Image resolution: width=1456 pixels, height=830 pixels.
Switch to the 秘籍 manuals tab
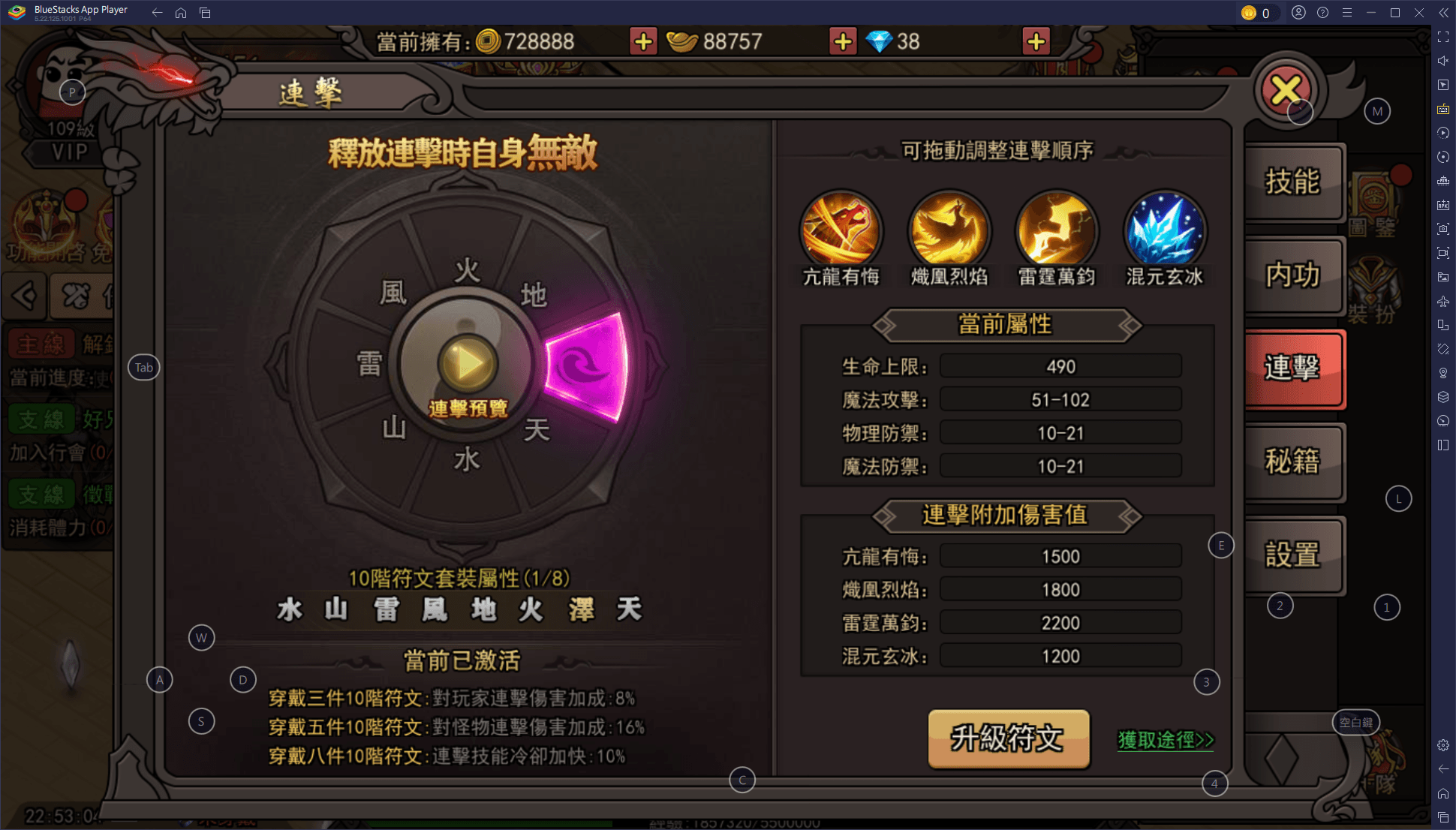1292,461
